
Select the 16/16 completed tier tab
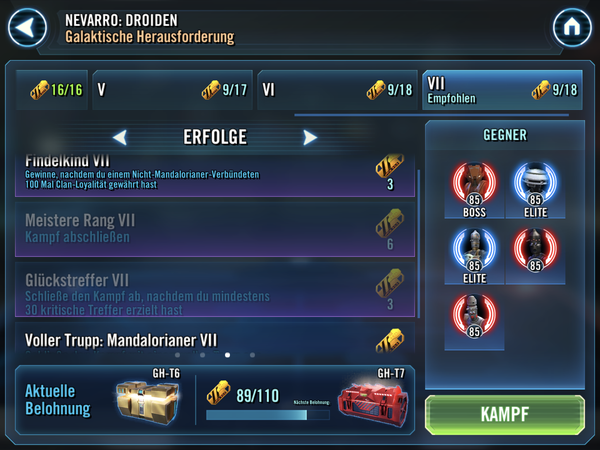click(50, 90)
